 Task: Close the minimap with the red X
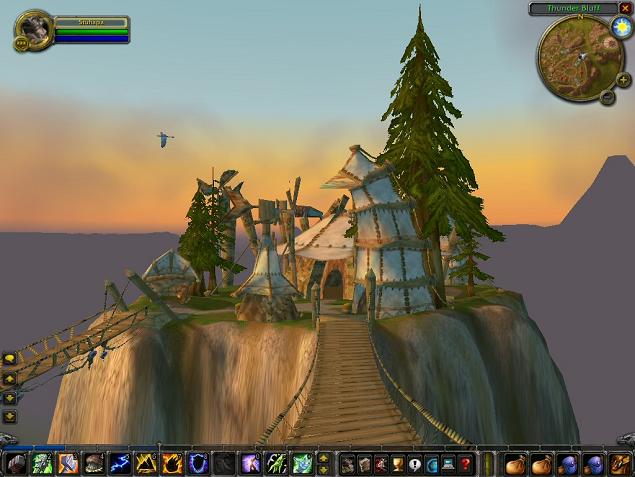[625, 8]
